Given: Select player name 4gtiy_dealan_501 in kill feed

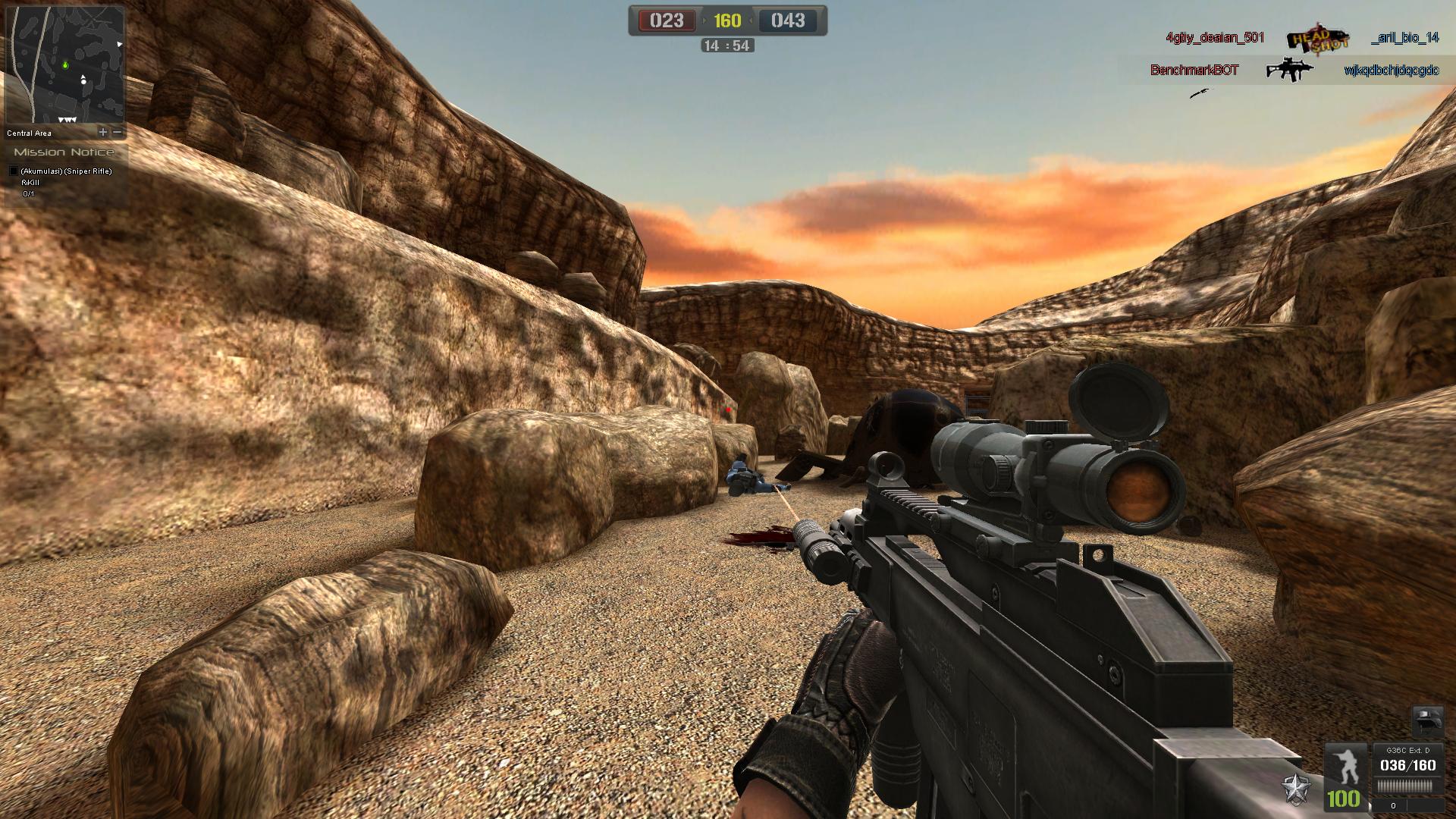Looking at the screenshot, I should point(1215,38).
